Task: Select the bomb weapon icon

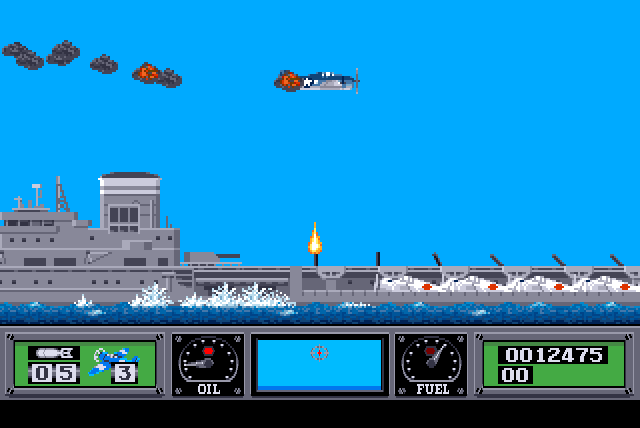Action: click(x=53, y=352)
